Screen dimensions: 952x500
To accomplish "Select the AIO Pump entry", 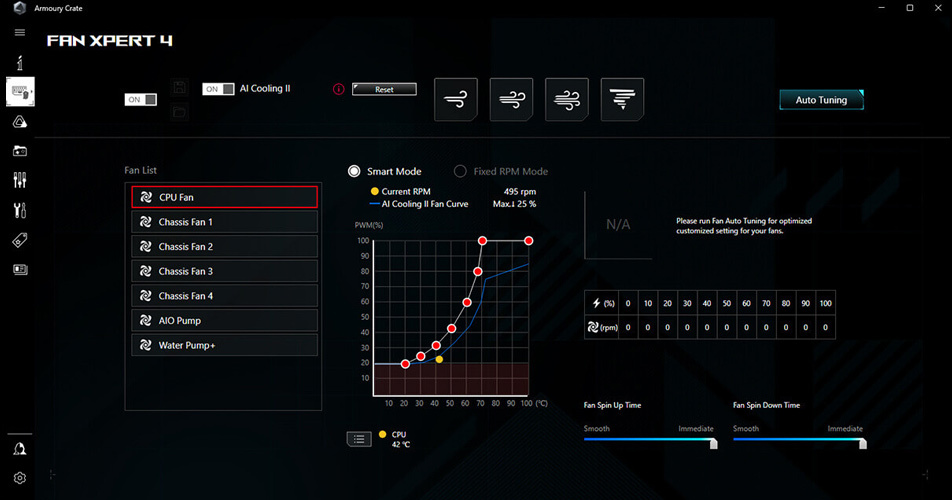I will [224, 321].
